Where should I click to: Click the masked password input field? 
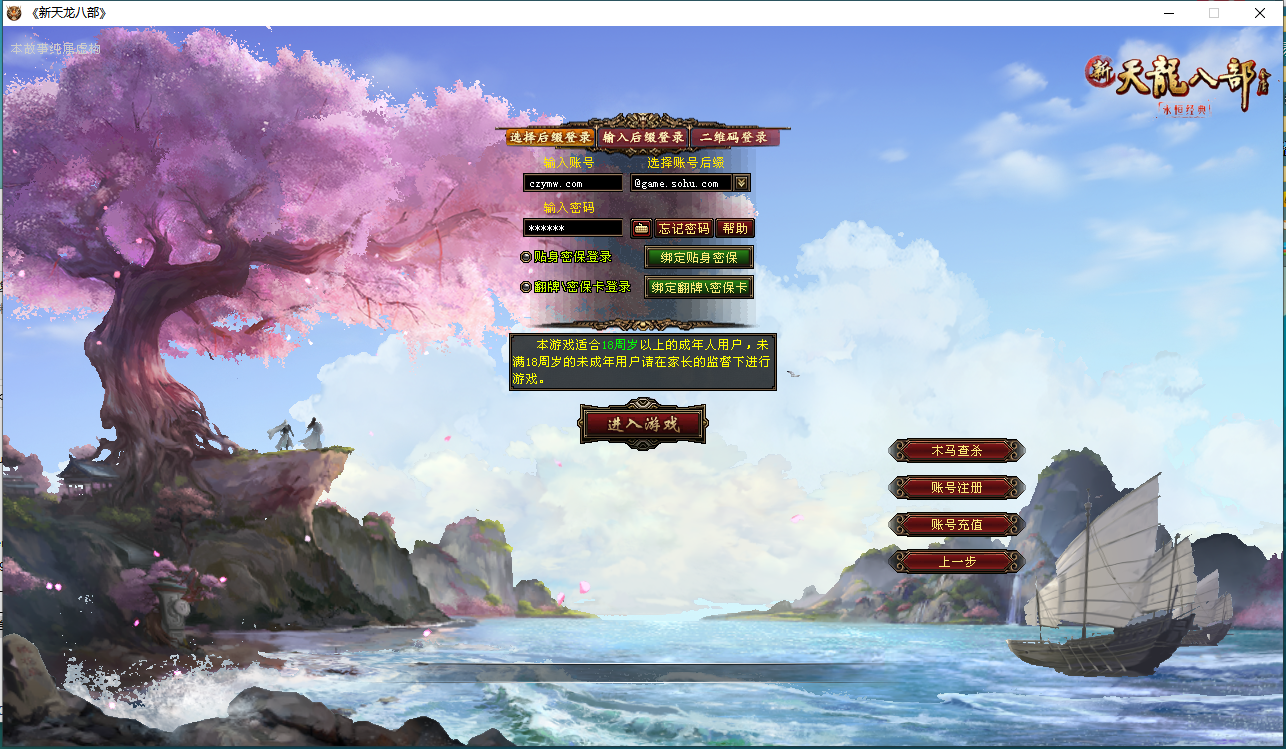[572, 228]
